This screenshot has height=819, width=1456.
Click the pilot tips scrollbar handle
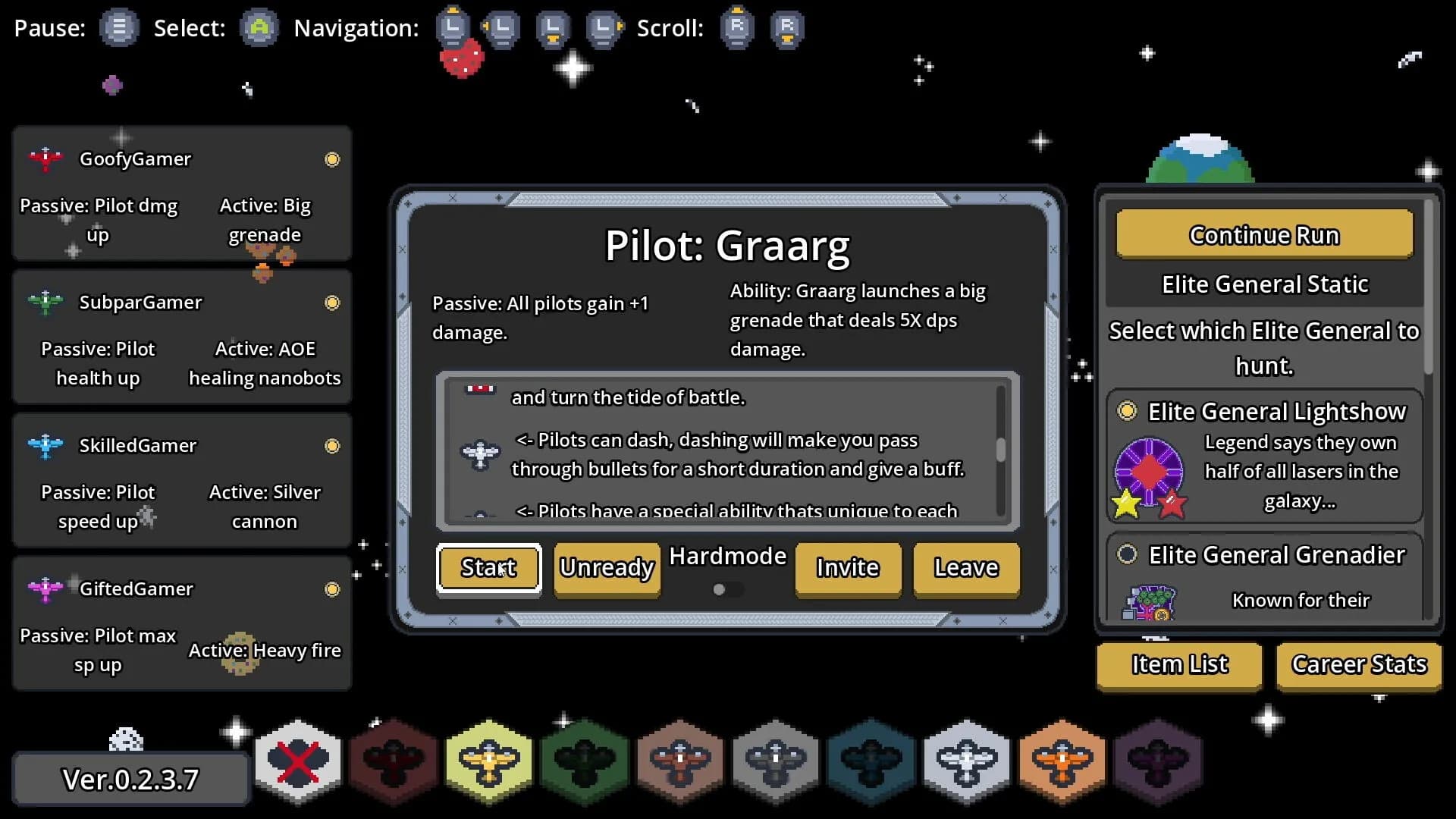coord(1001,450)
